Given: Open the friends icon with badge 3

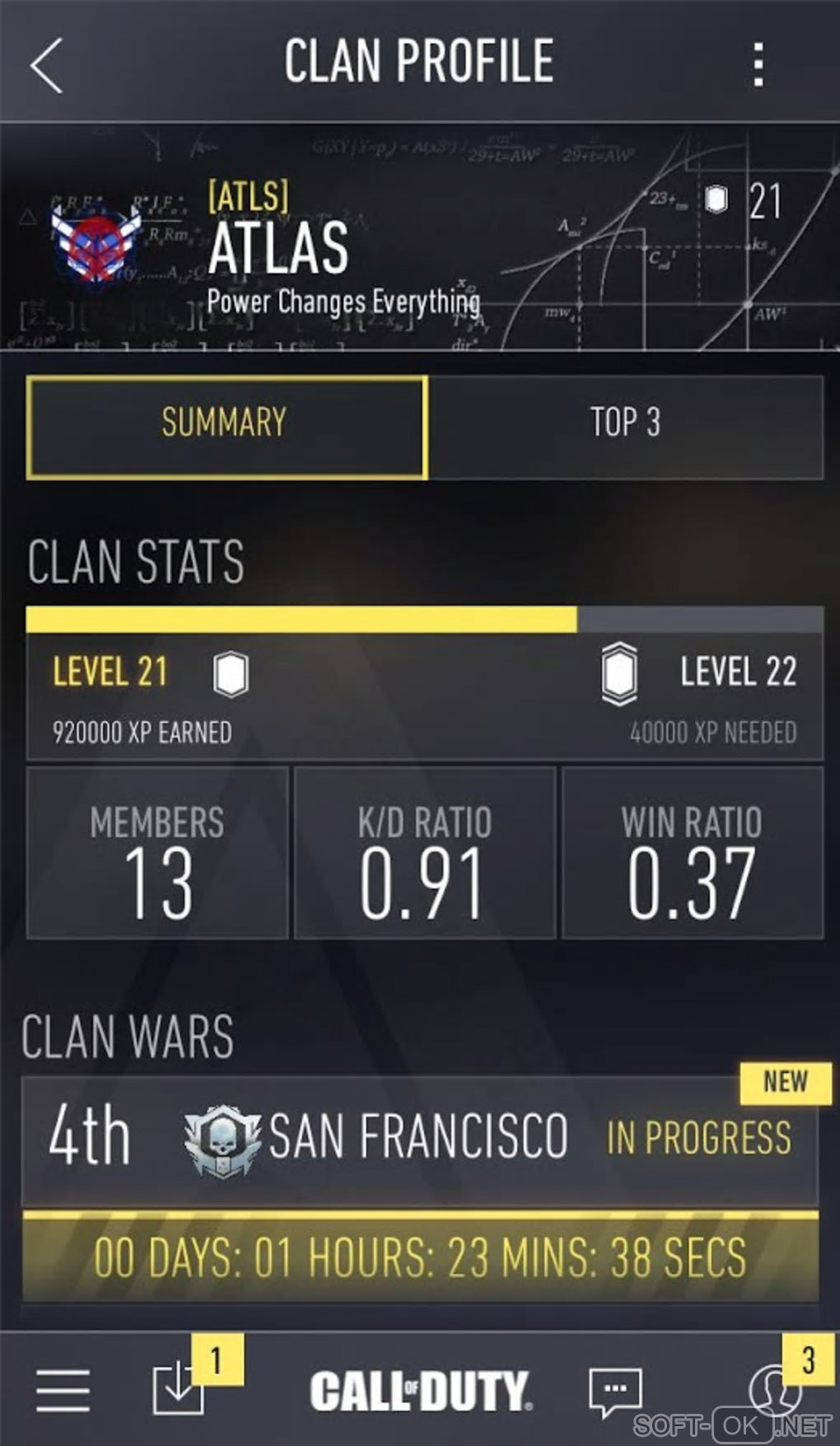Looking at the screenshot, I should coord(774,1388).
